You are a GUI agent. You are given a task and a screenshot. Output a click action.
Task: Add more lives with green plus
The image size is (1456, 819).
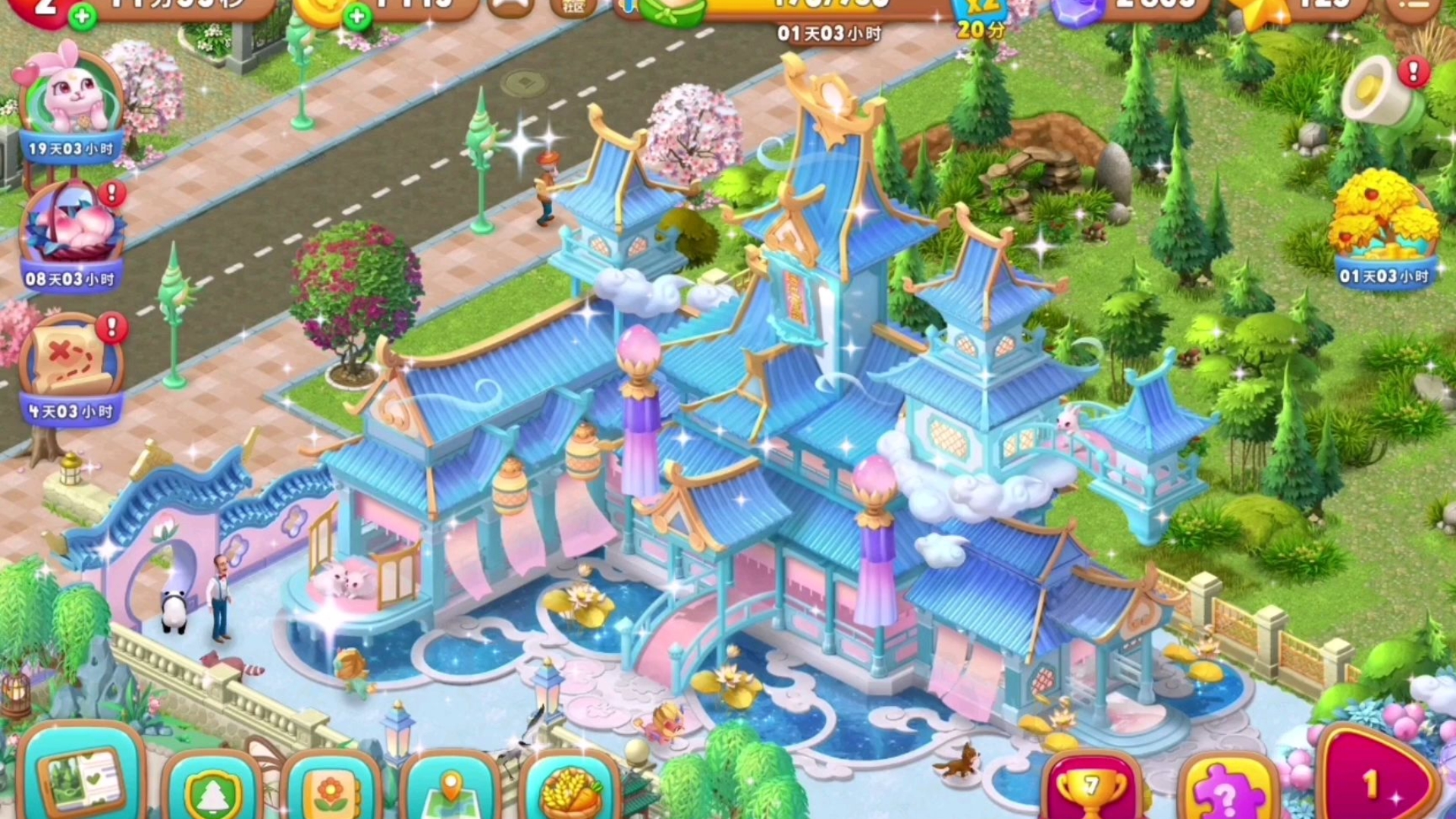[82, 15]
